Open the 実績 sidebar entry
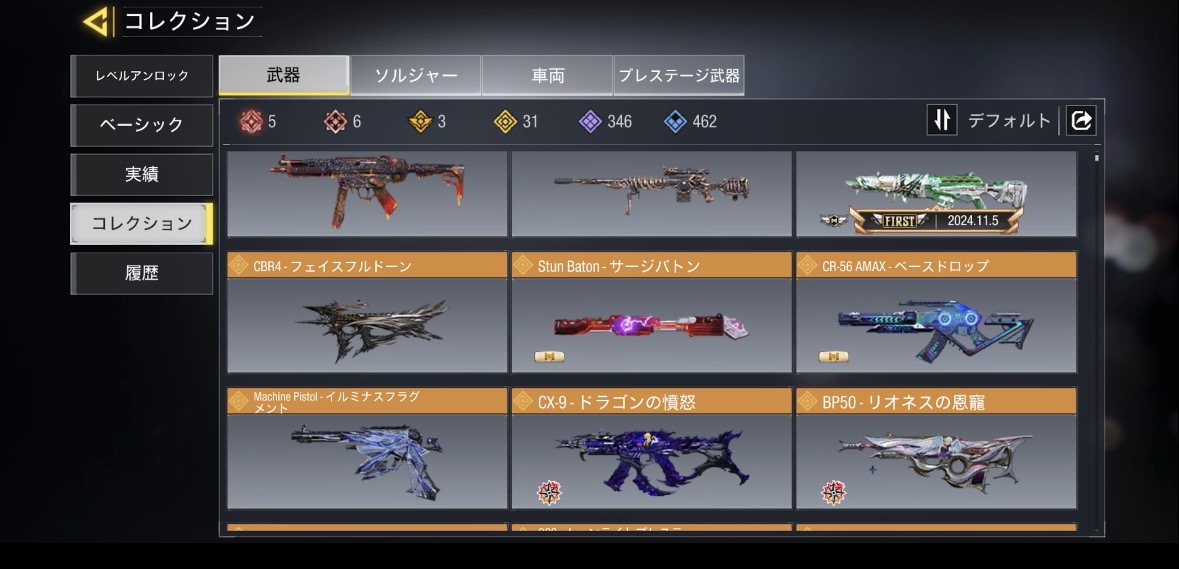 point(142,174)
